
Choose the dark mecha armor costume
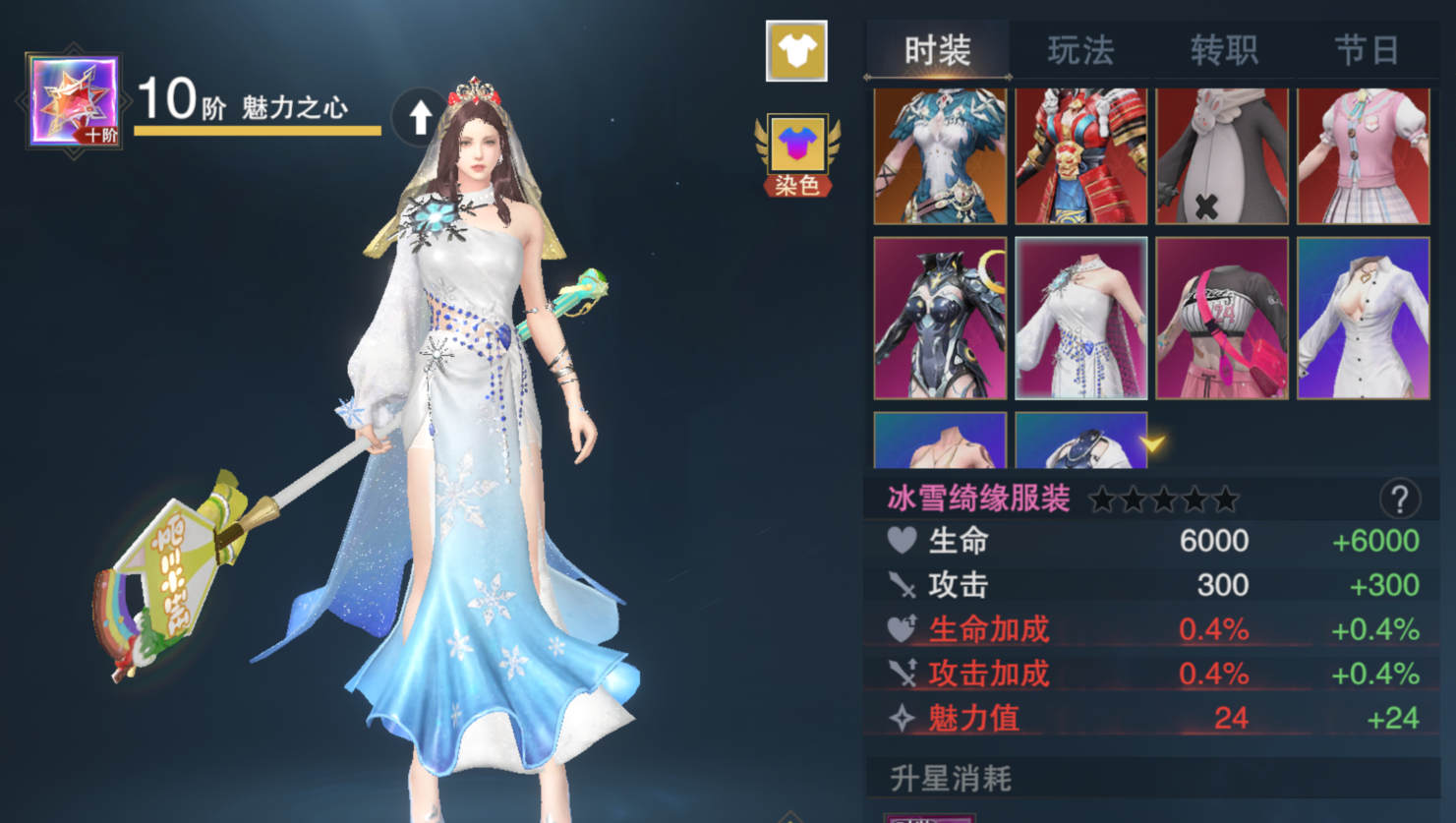point(940,318)
